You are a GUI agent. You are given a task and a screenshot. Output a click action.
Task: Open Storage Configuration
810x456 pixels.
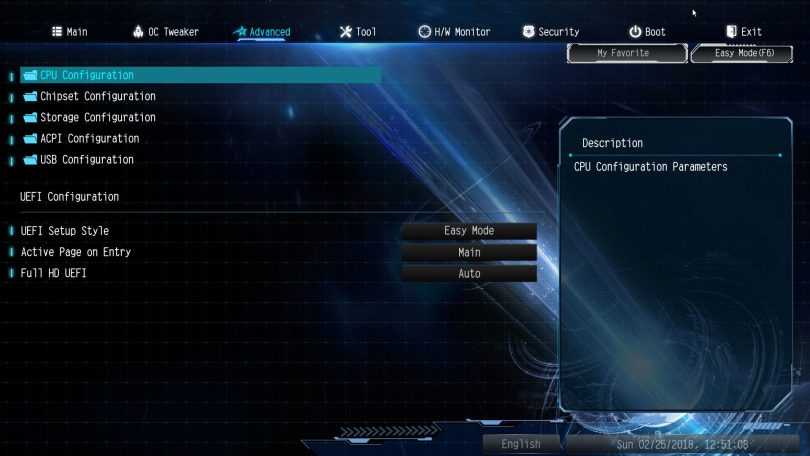(97, 117)
